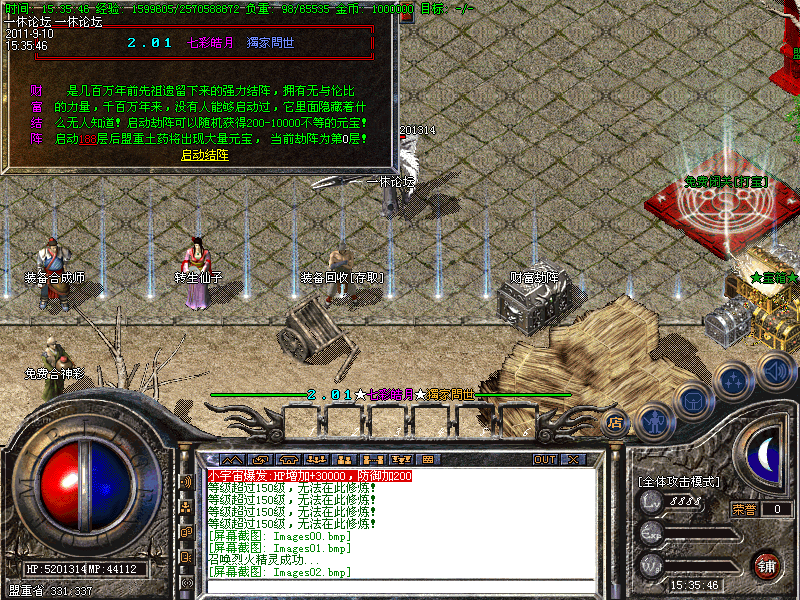
Task: Open the keypad grid toolbar icon
Action: 427,460
